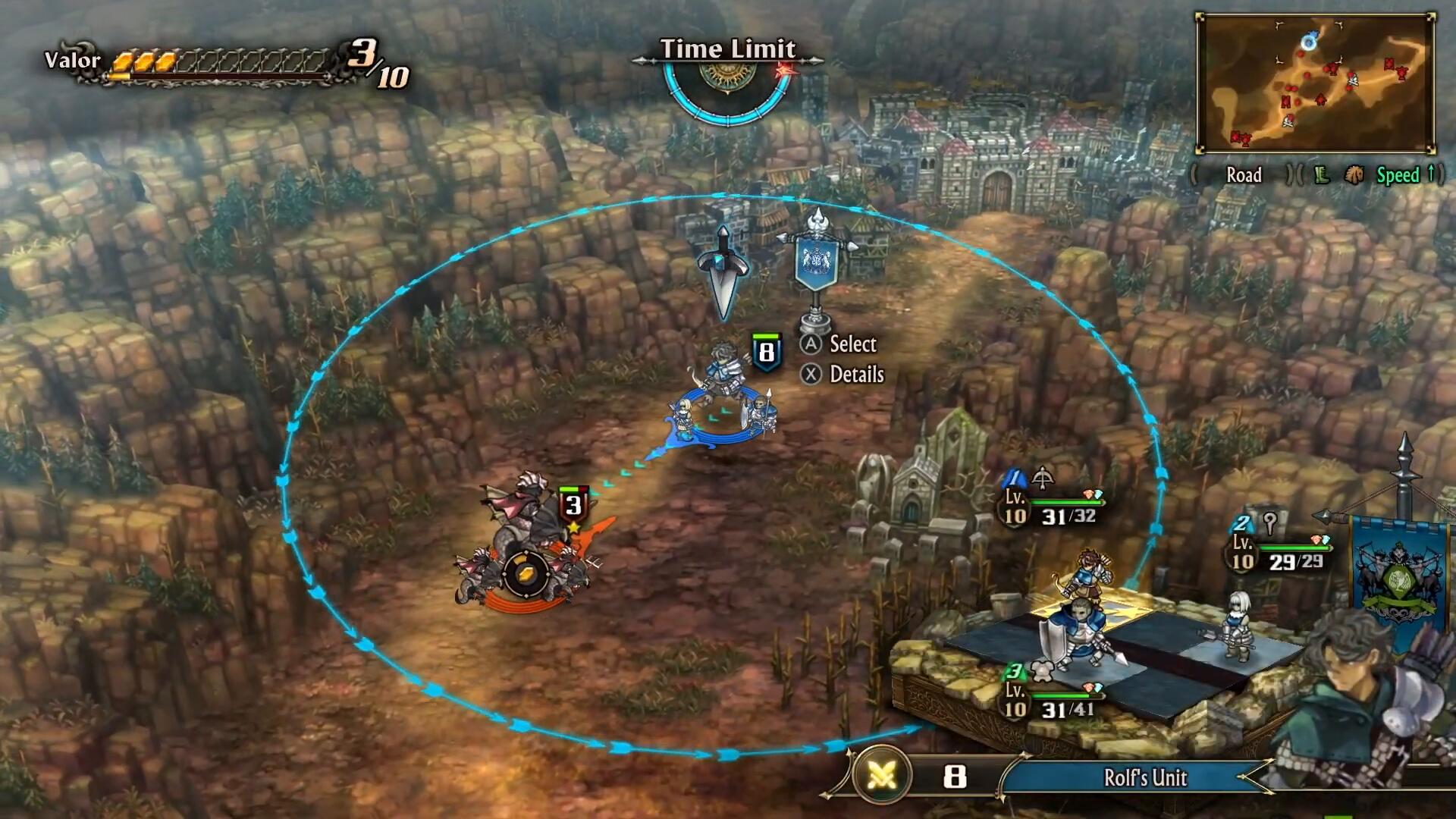Open the minimap in the corner
The image size is (1456, 819).
pos(1315,83)
